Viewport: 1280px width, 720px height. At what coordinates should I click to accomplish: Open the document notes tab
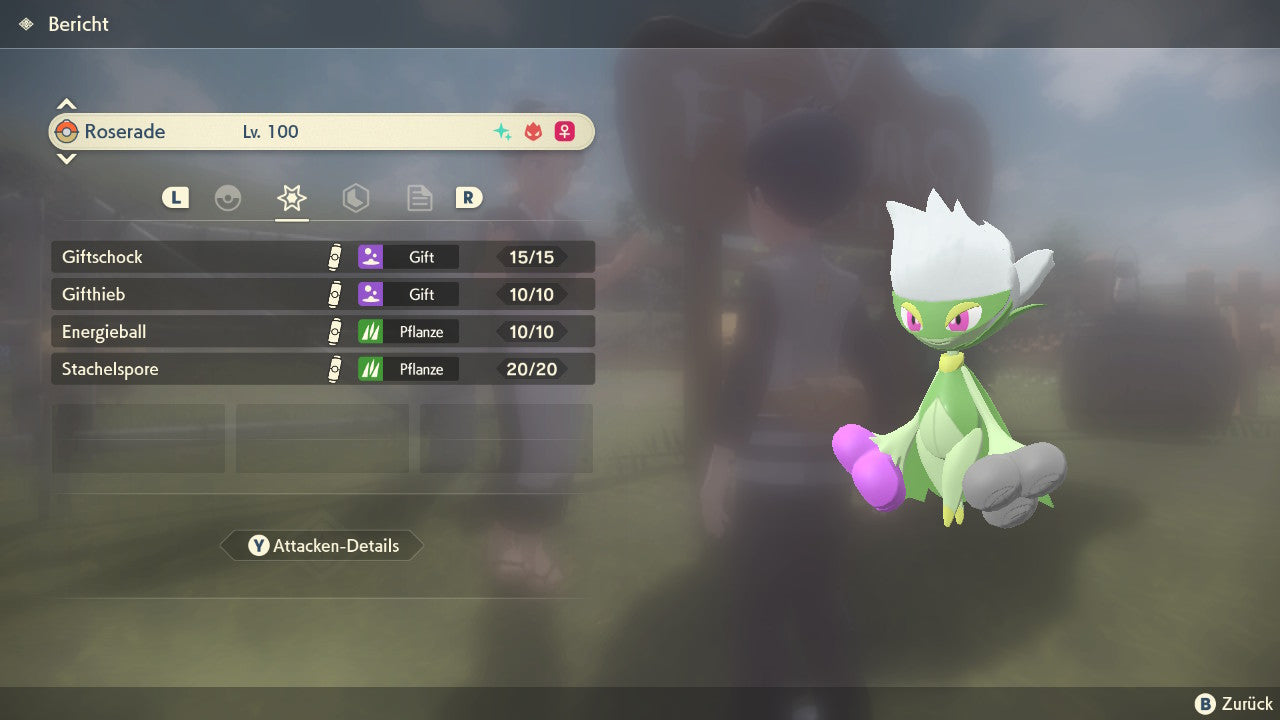click(419, 198)
